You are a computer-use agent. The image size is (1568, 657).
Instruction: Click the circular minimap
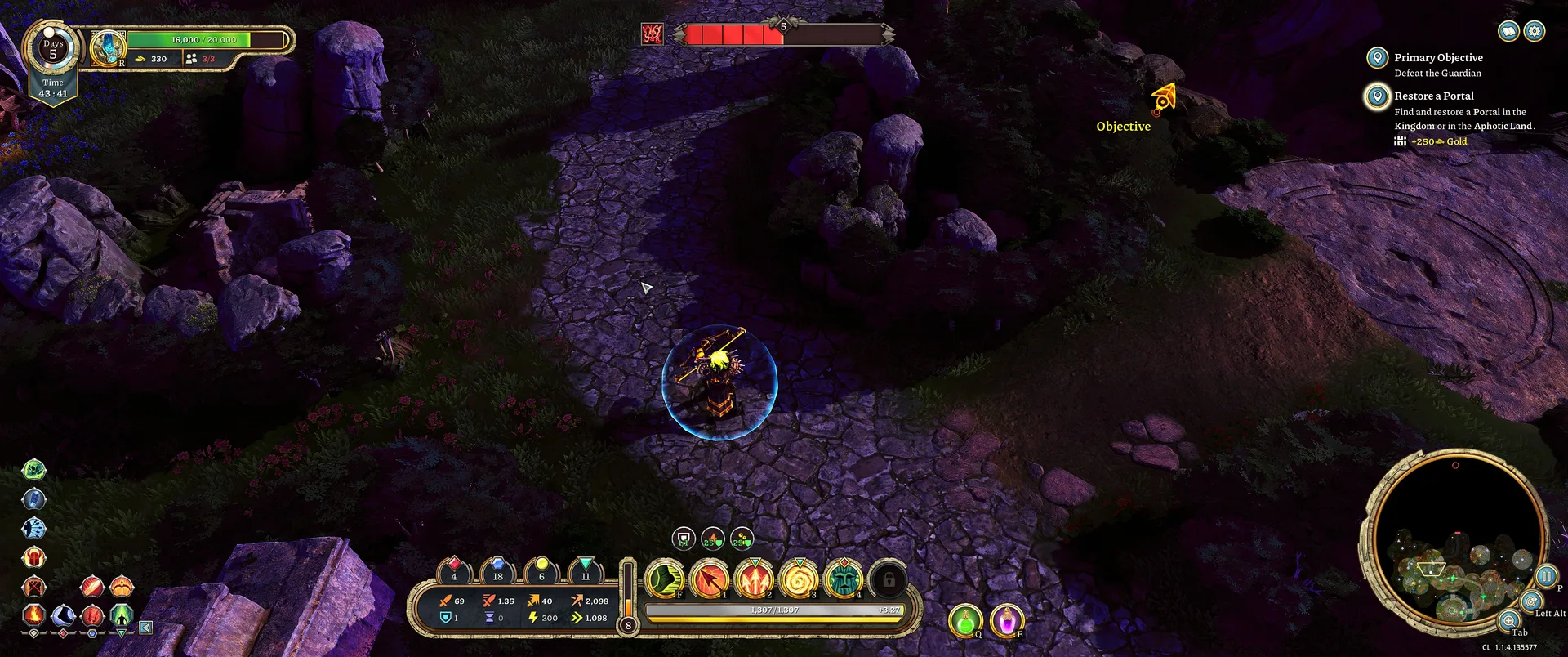point(1454,541)
